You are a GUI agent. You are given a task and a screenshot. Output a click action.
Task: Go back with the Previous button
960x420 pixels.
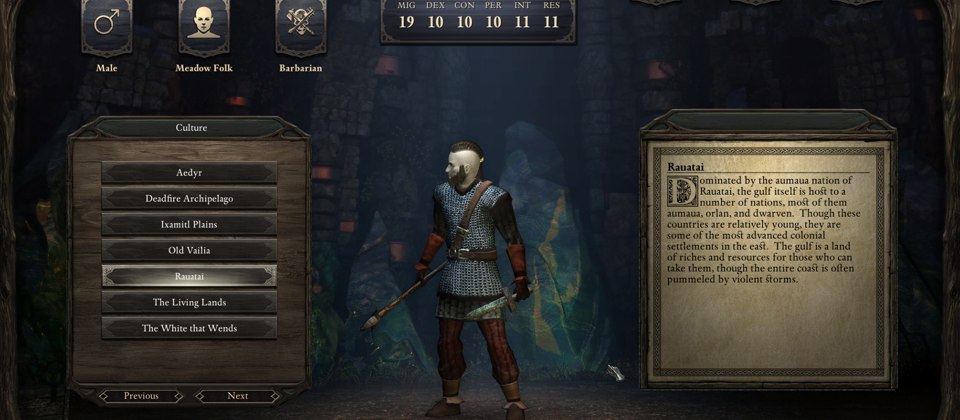(141, 396)
